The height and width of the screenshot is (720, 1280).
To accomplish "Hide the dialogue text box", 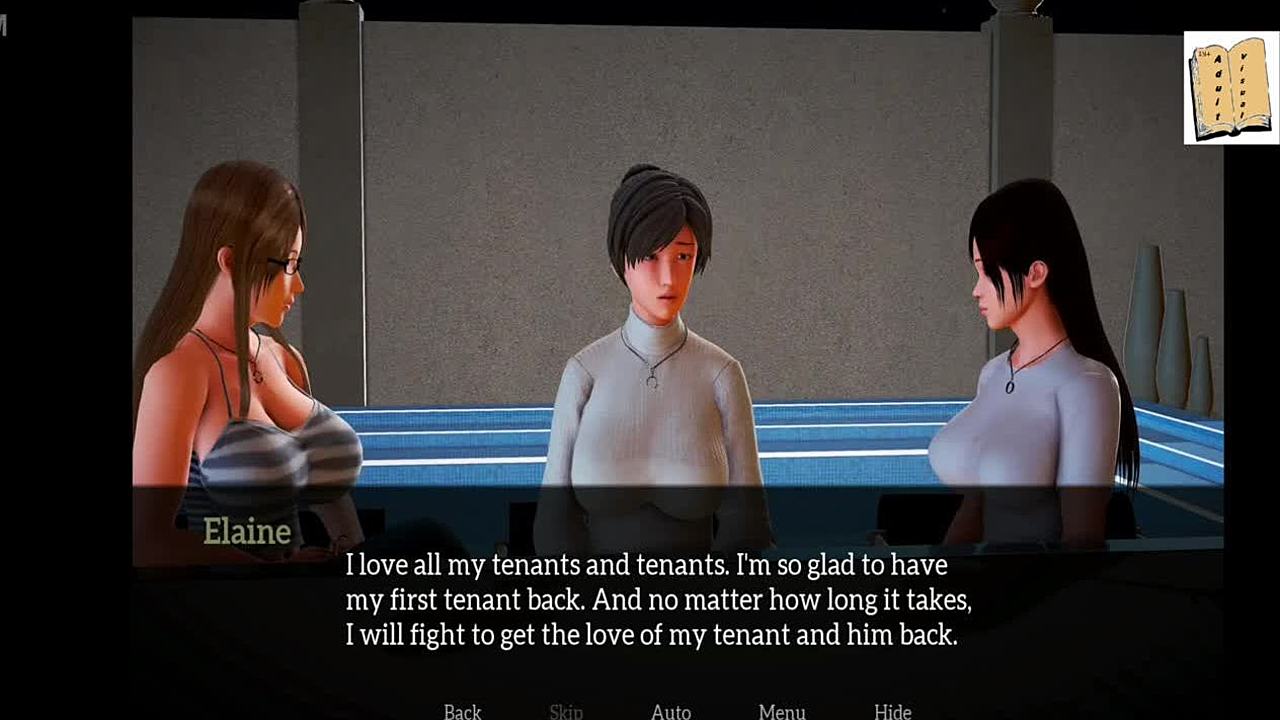I will 892,711.
